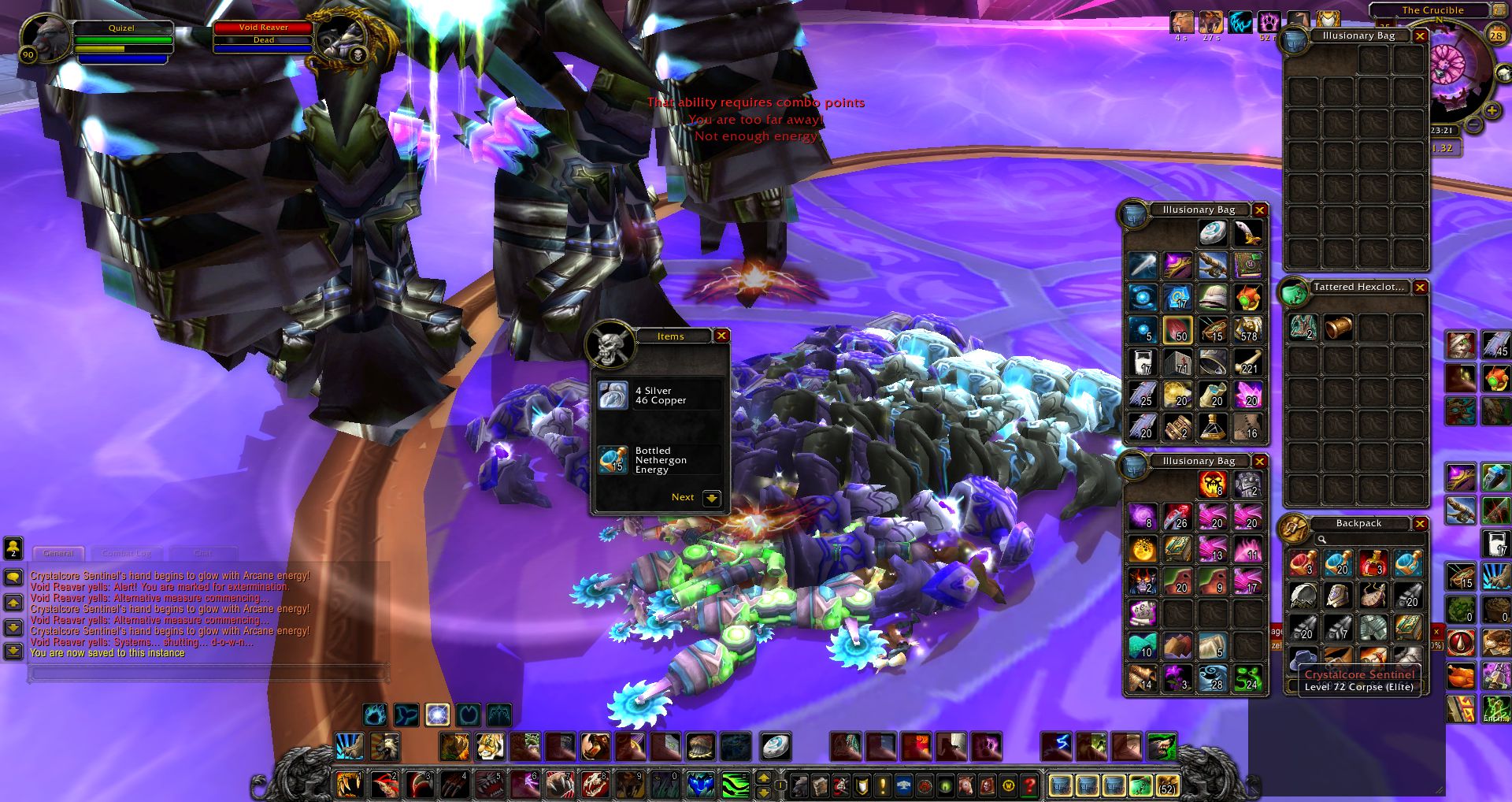
Task: Loot the Bottled Nethergon Energy item
Action: click(x=613, y=460)
